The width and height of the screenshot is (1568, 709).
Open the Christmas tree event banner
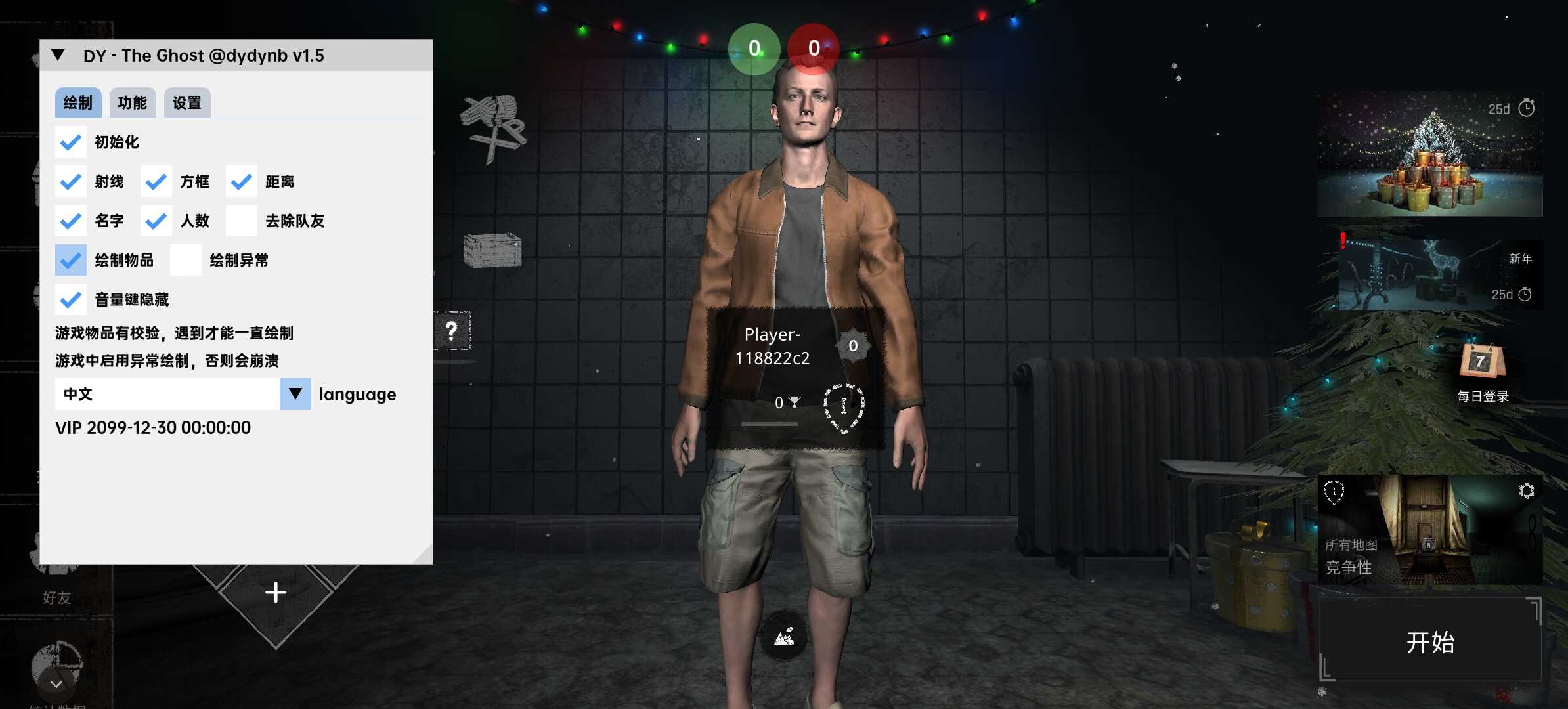pyautogui.click(x=1430, y=154)
